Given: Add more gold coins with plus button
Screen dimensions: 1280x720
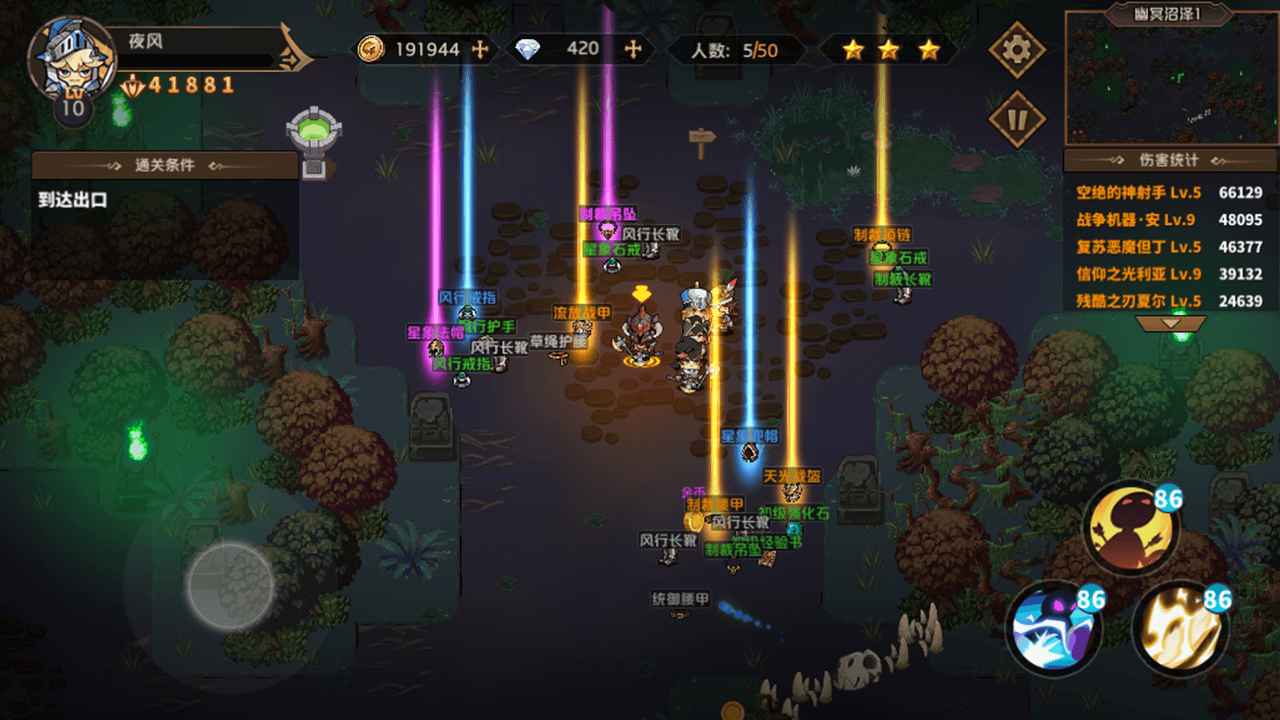Looking at the screenshot, I should coord(480,49).
